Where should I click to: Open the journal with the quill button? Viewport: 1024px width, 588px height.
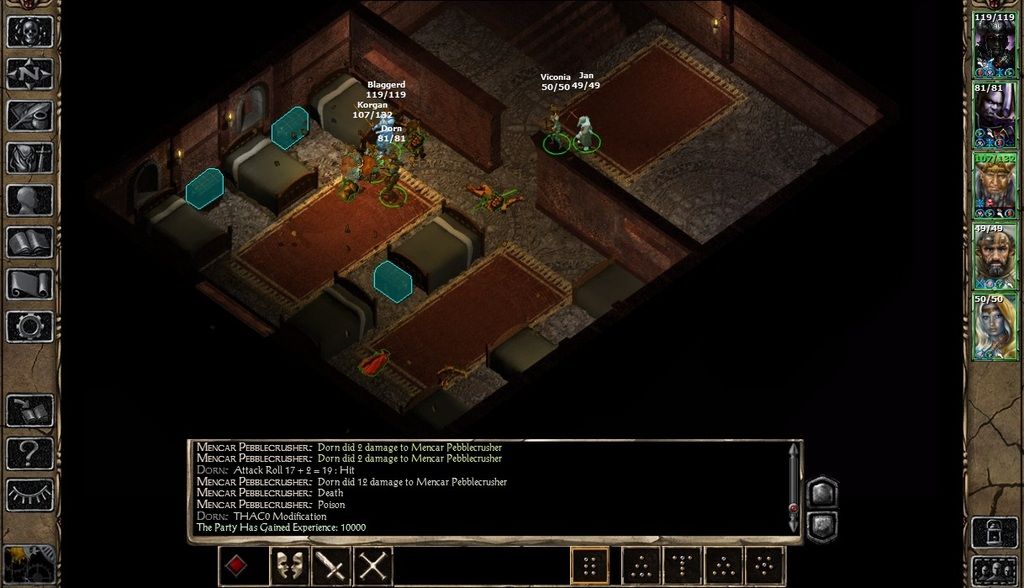[30, 115]
